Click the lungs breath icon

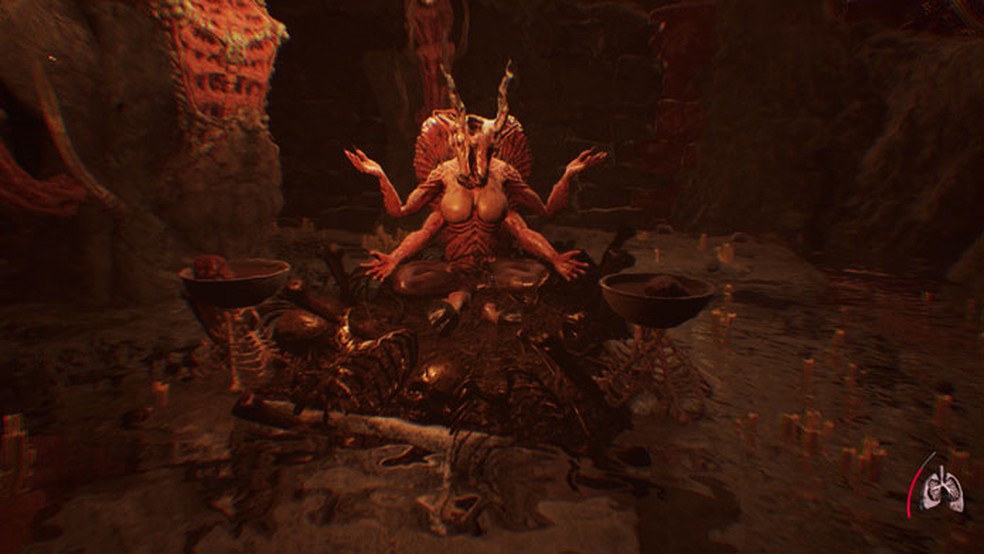point(941,490)
